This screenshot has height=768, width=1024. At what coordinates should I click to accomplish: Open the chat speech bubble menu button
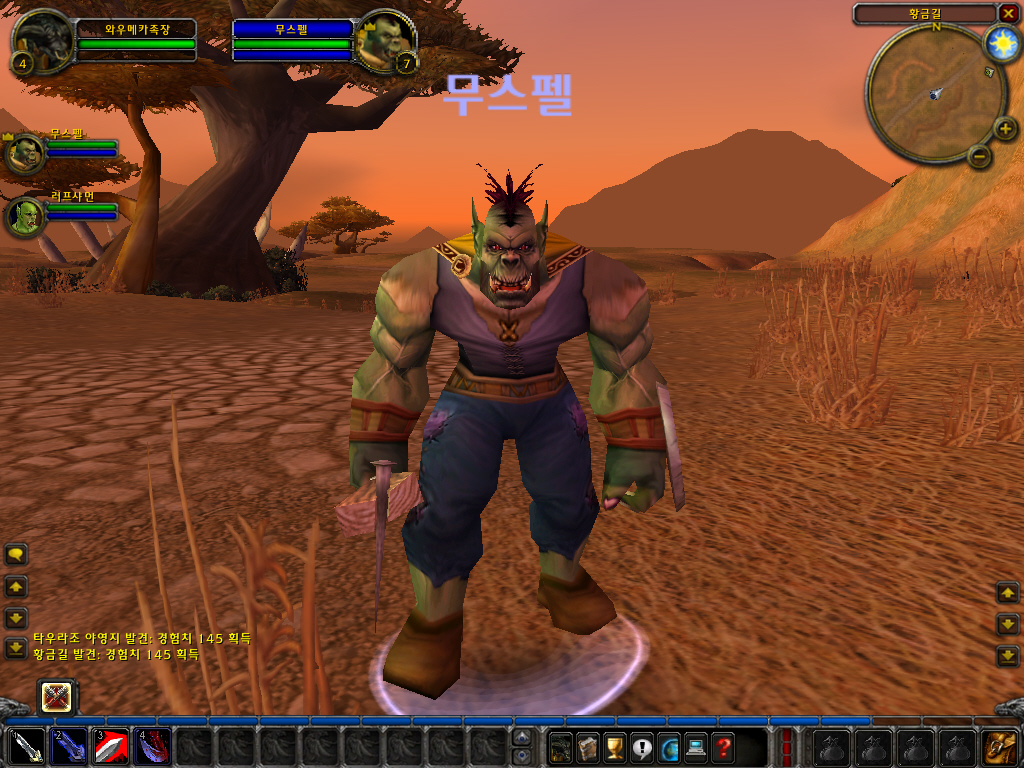pos(16,554)
